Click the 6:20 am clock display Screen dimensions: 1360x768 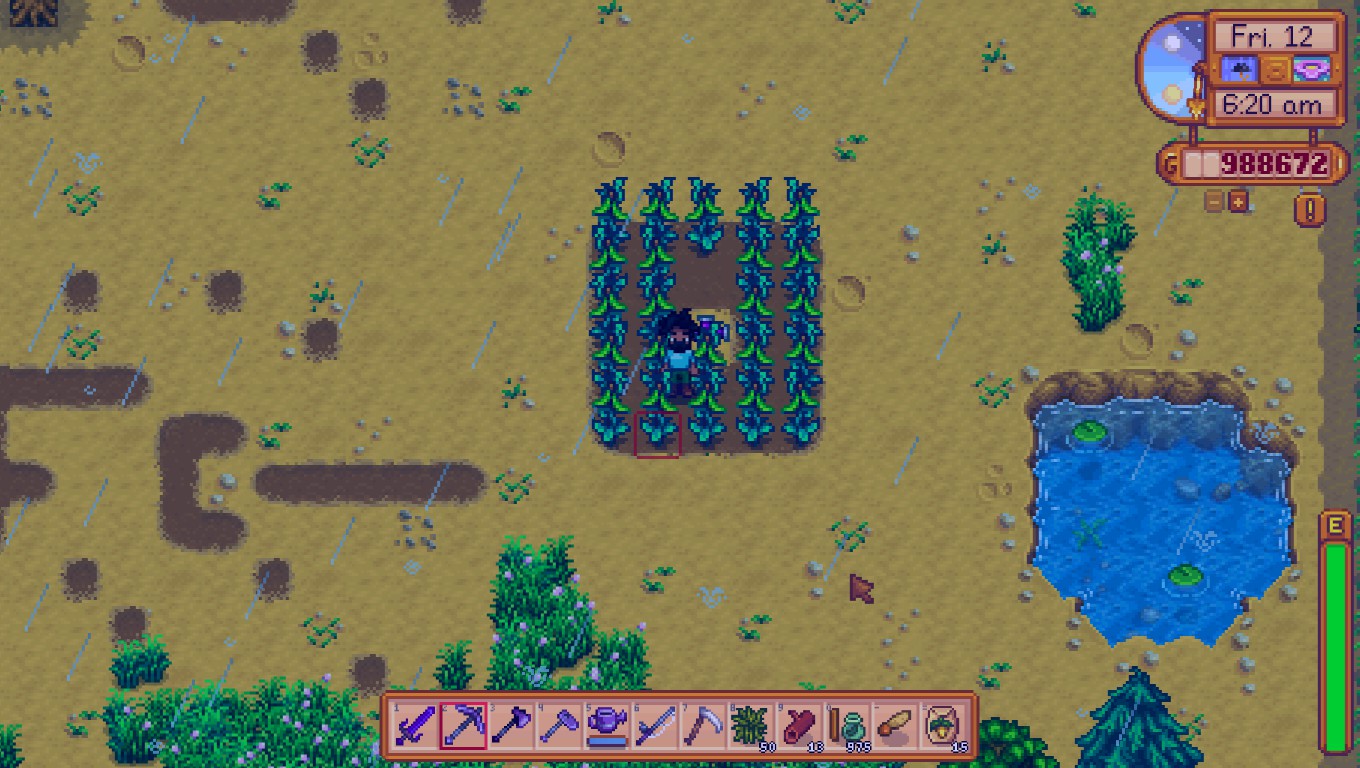coord(1272,105)
